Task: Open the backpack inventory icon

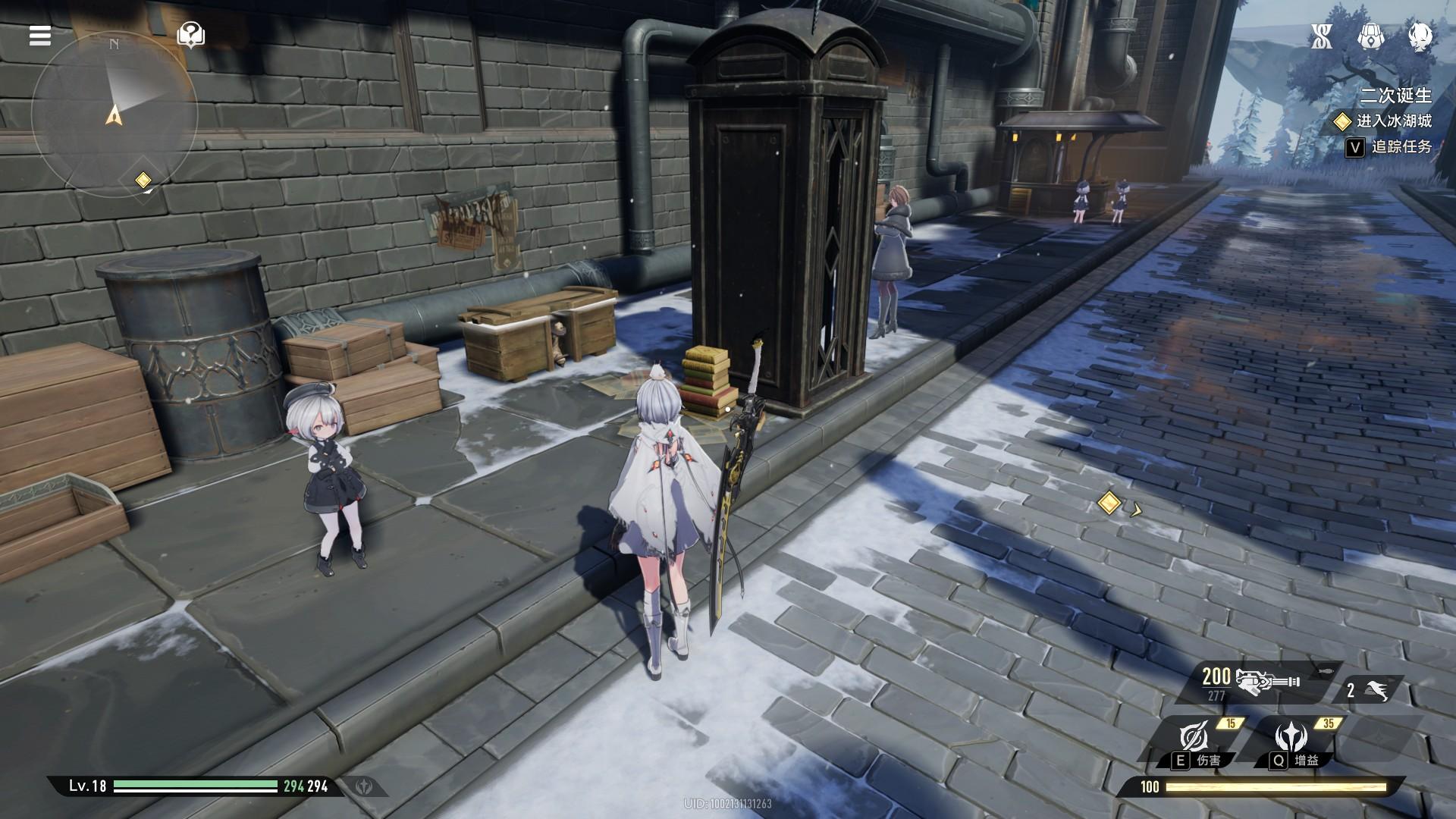Action: [1370, 36]
